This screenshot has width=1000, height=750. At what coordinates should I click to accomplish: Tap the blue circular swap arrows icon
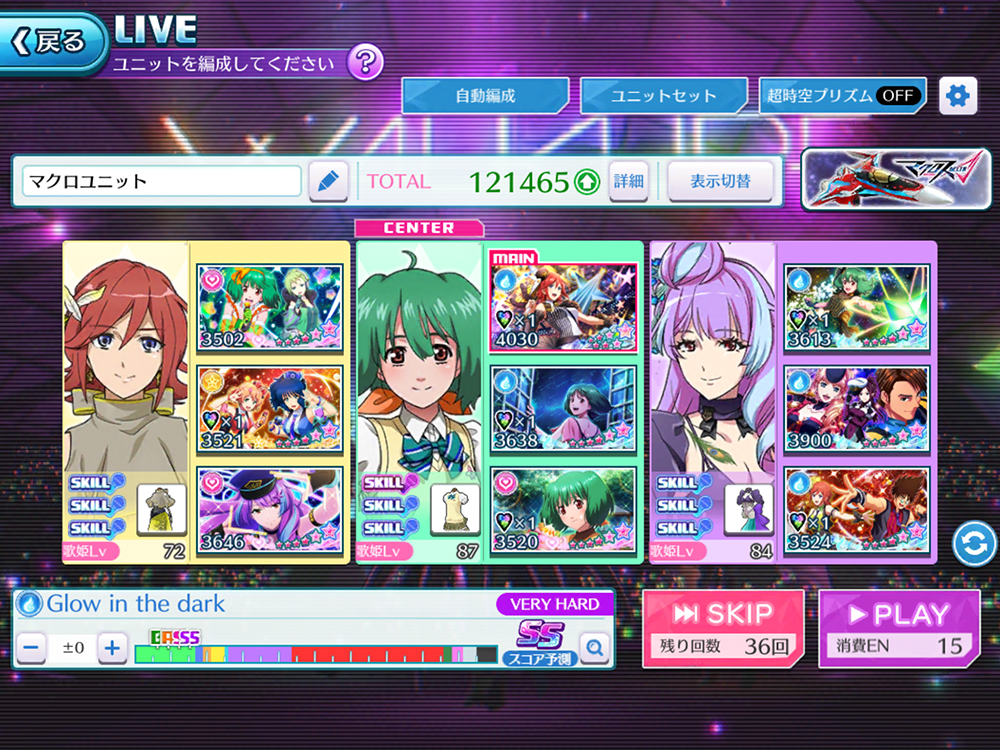click(970, 543)
